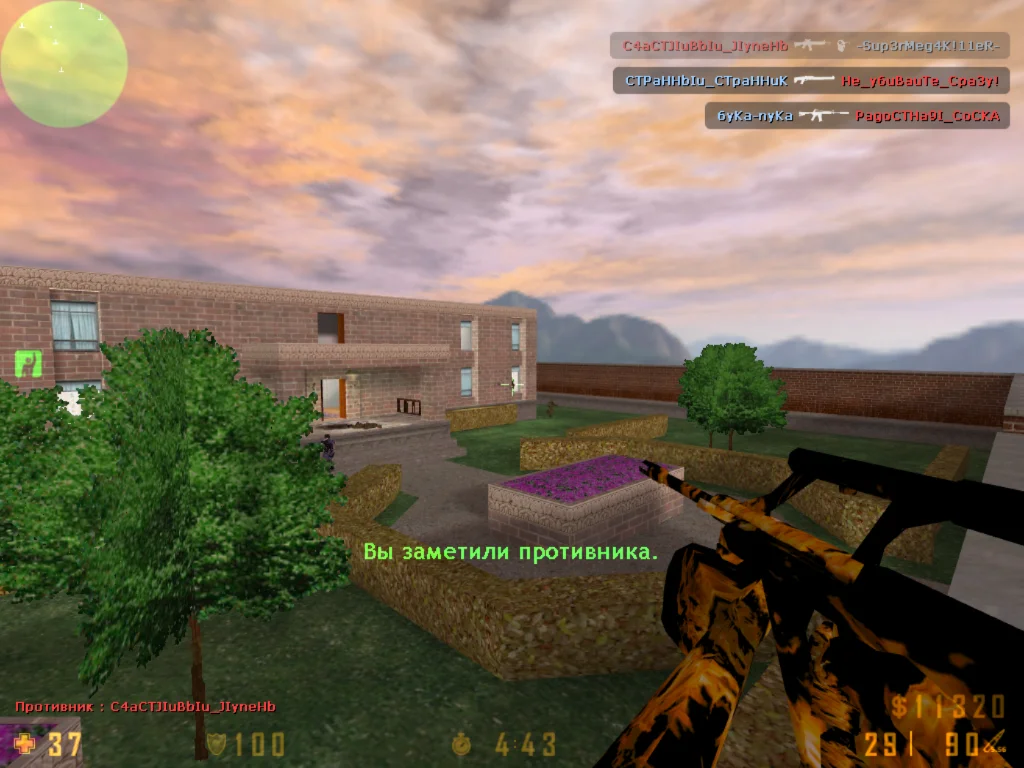The image size is (1024, 768).
Task: Click the green rescue zone status icon
Action: point(29,363)
